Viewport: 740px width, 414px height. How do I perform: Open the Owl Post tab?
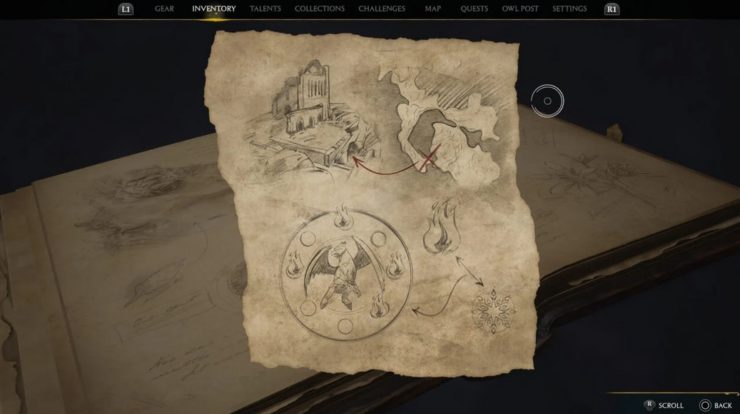click(521, 9)
